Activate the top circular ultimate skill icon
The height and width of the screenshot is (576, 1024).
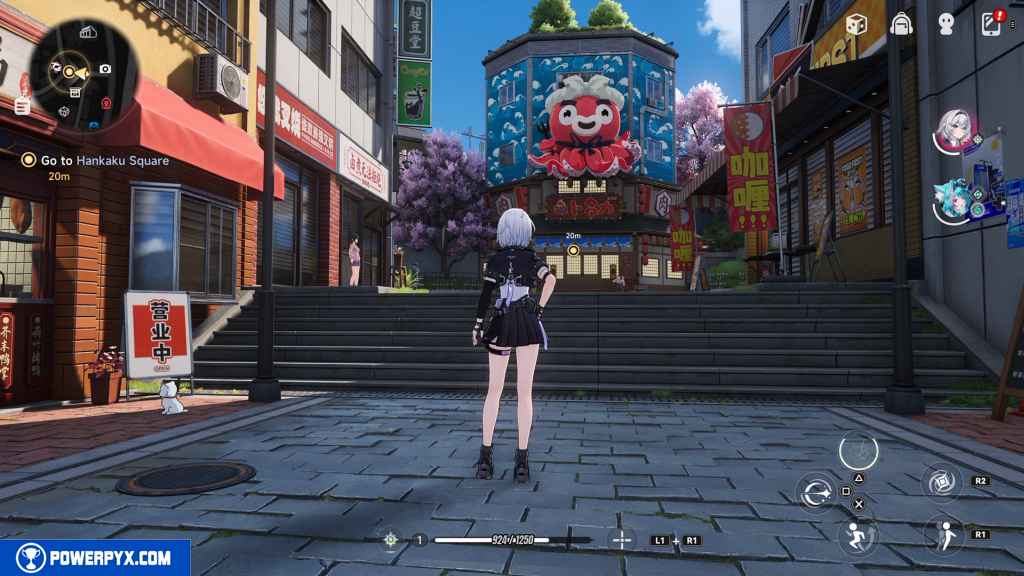tap(858, 451)
